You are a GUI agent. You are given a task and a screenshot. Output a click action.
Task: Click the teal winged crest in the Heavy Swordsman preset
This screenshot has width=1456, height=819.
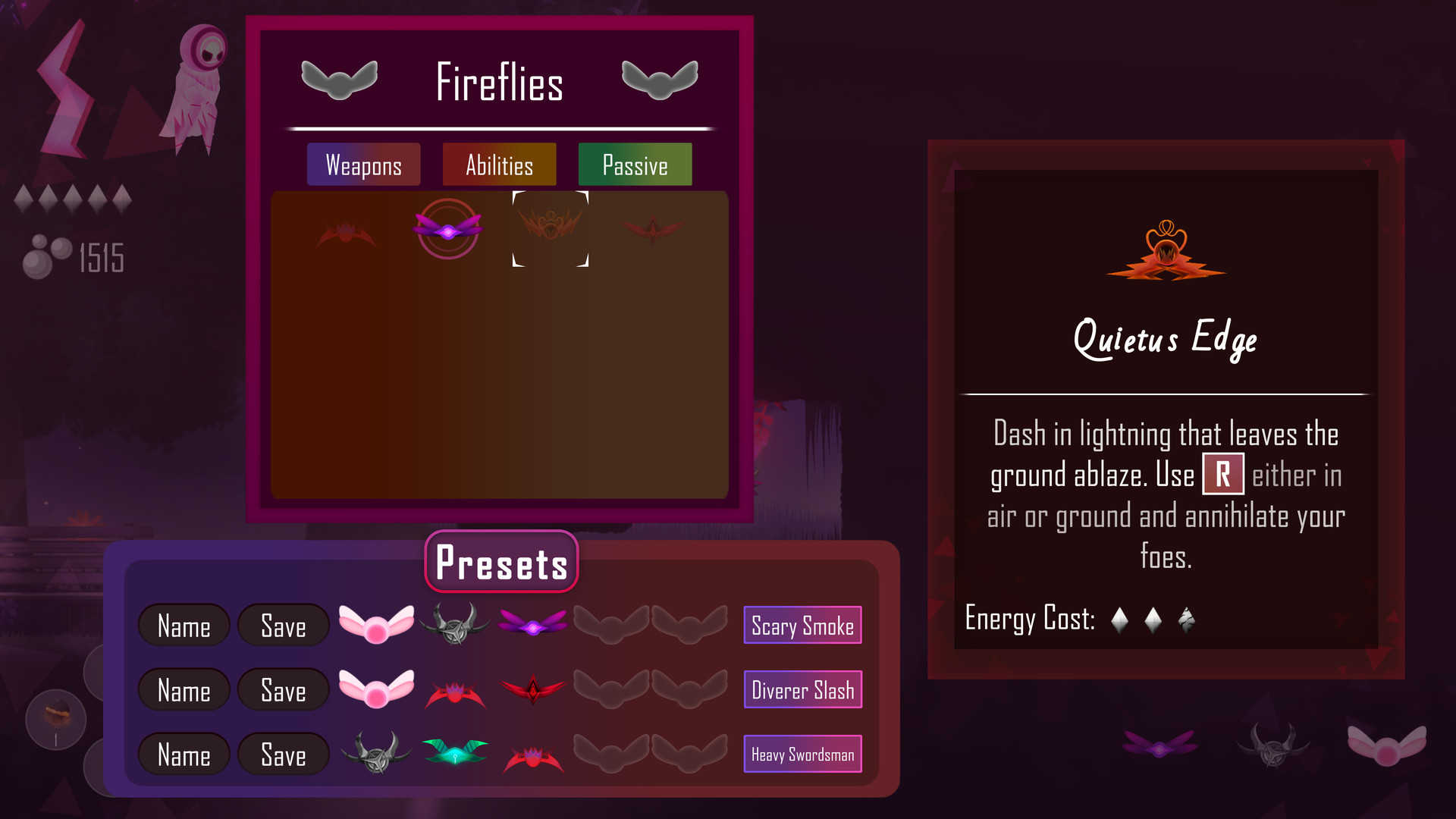point(456,753)
